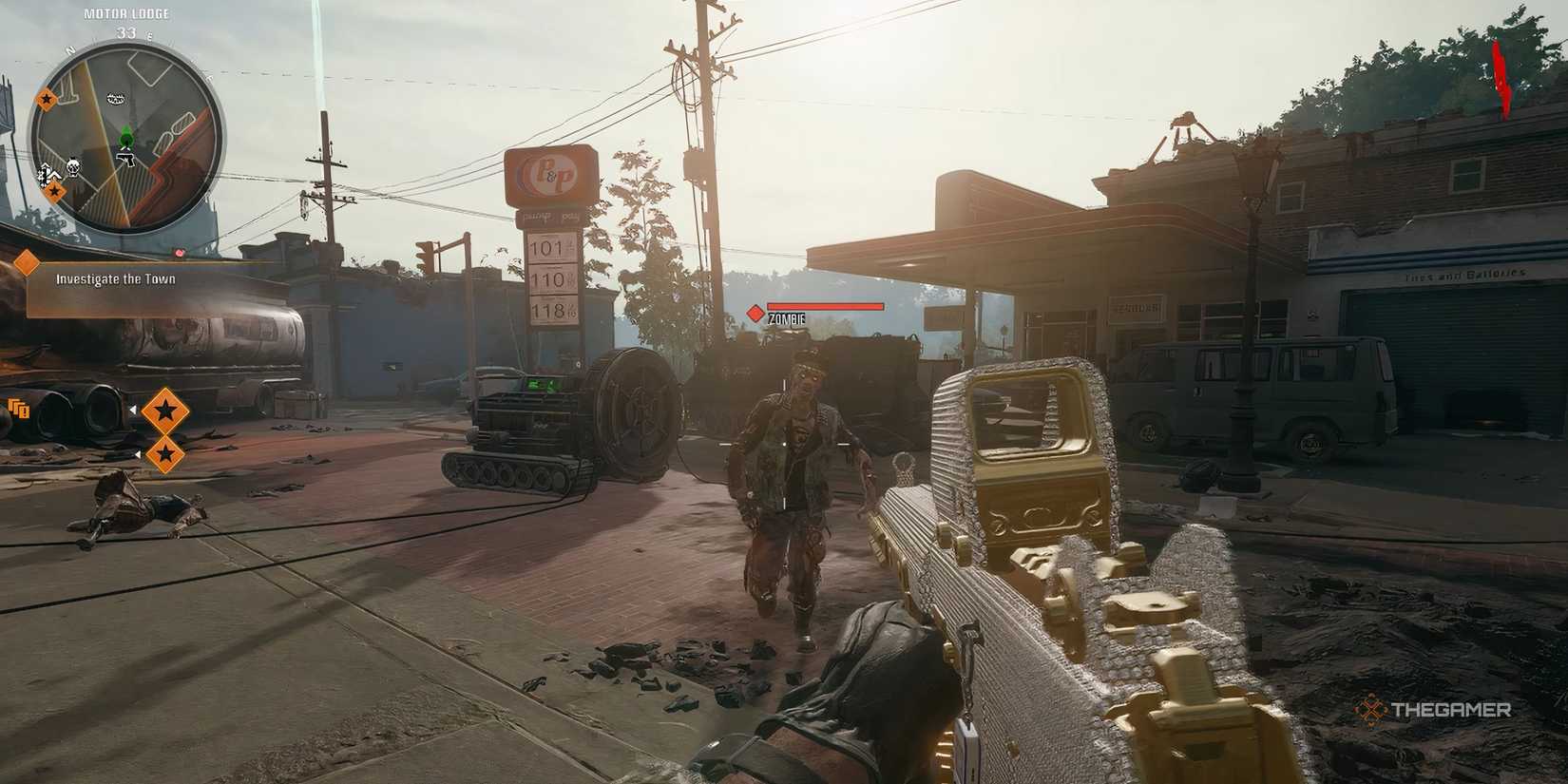Click TheGamer gear logo in the corner
1568x784 pixels.
pos(1371,708)
